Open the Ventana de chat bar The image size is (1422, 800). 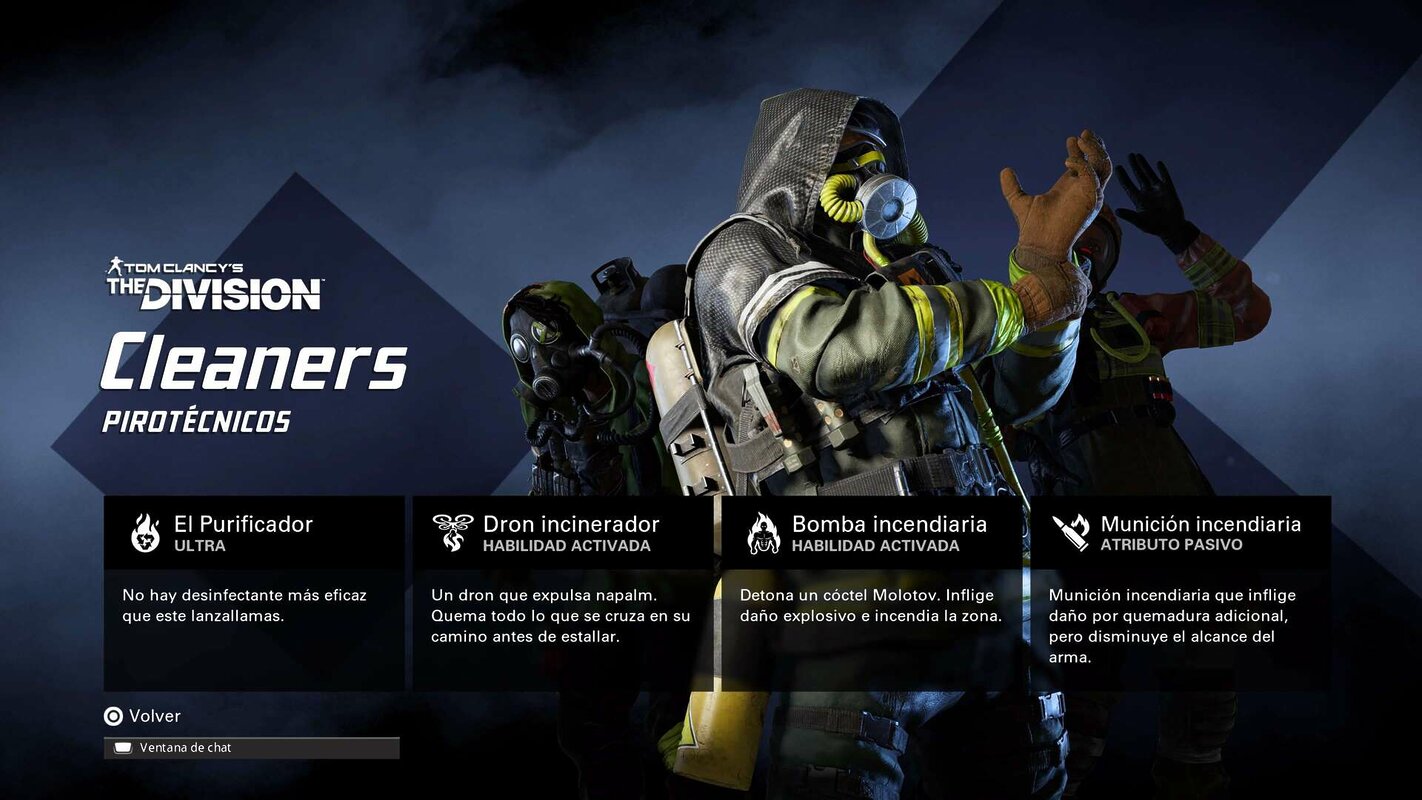pos(250,747)
